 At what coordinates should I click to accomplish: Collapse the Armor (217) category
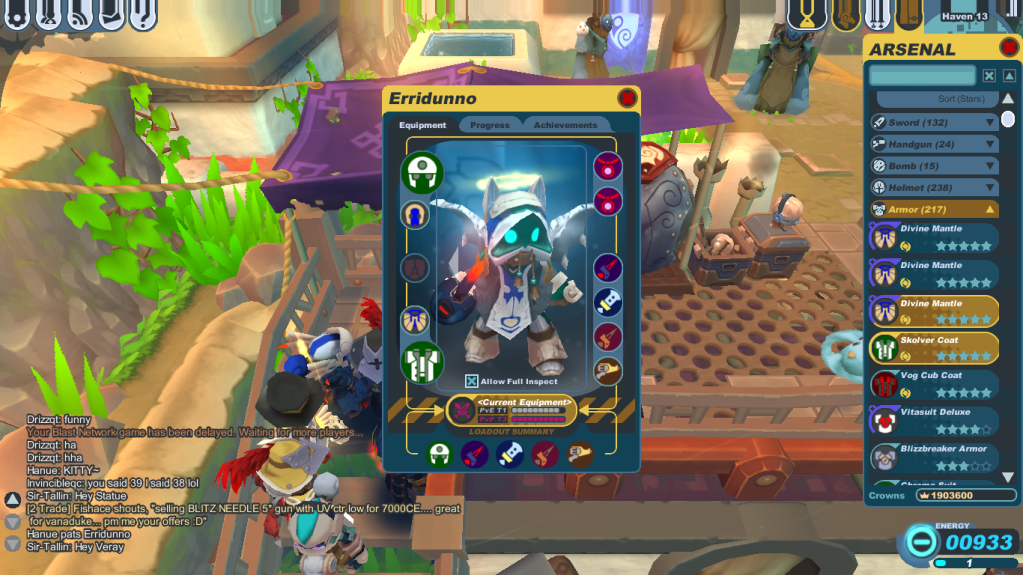[934, 209]
